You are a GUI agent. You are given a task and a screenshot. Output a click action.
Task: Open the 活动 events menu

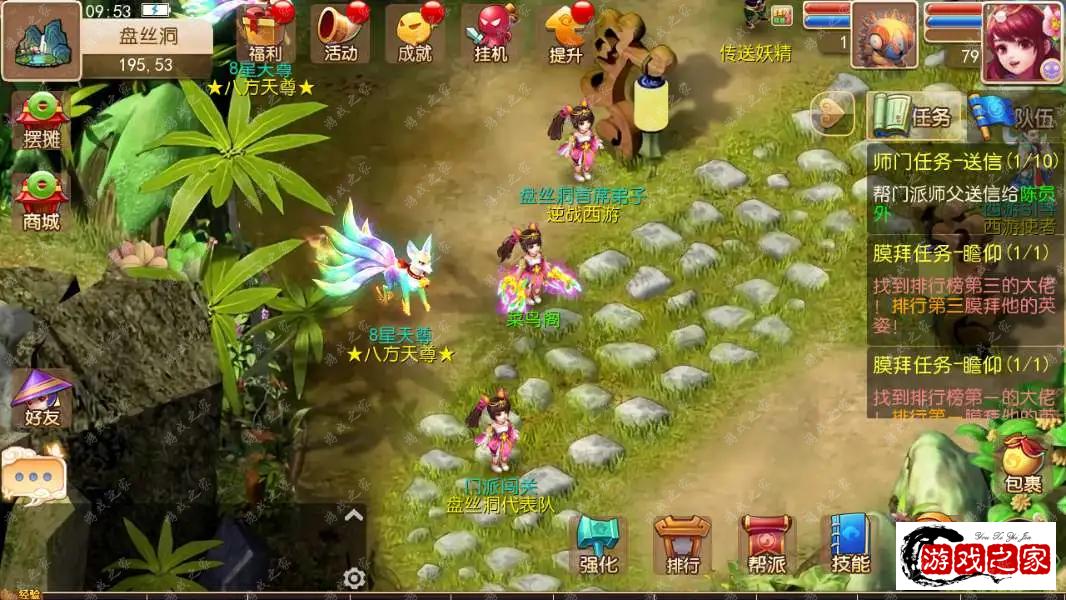340,33
